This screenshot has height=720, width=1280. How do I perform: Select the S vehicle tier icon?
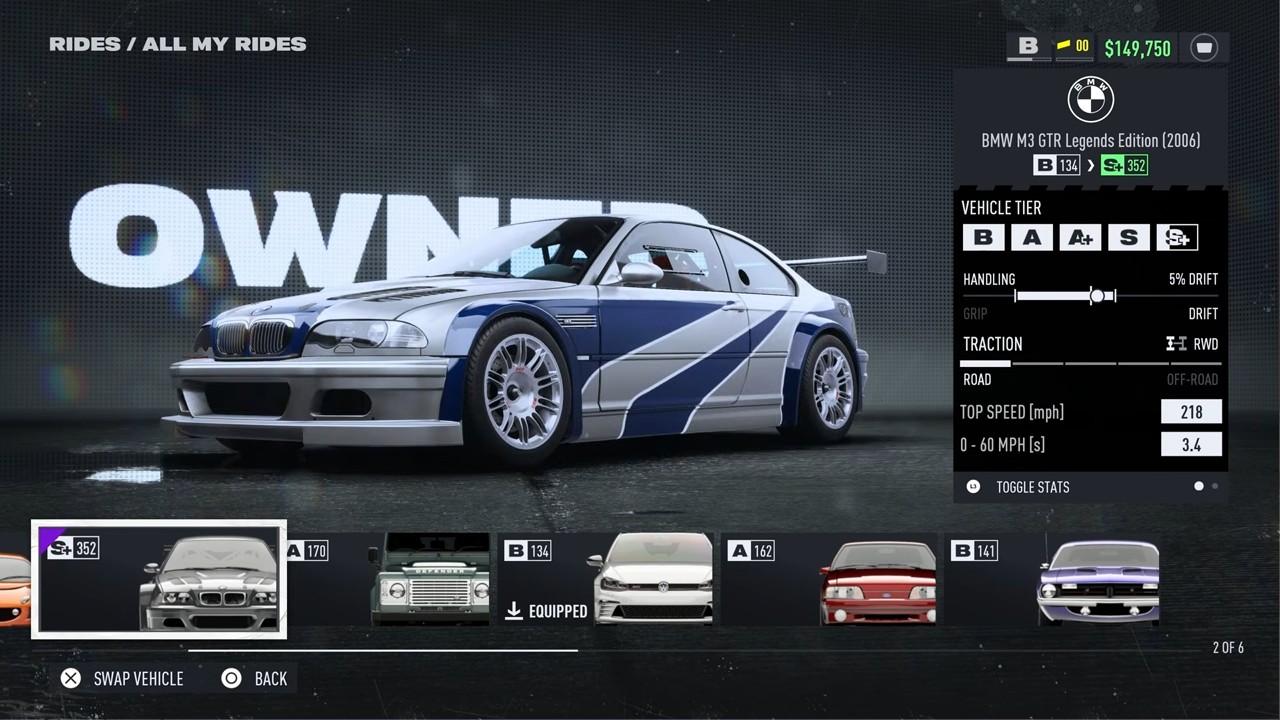click(1128, 237)
